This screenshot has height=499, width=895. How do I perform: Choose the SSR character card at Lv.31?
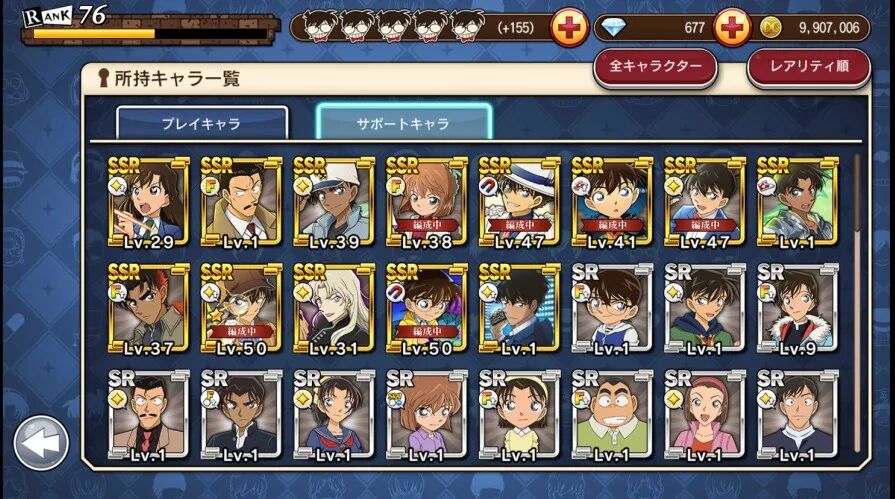click(334, 309)
